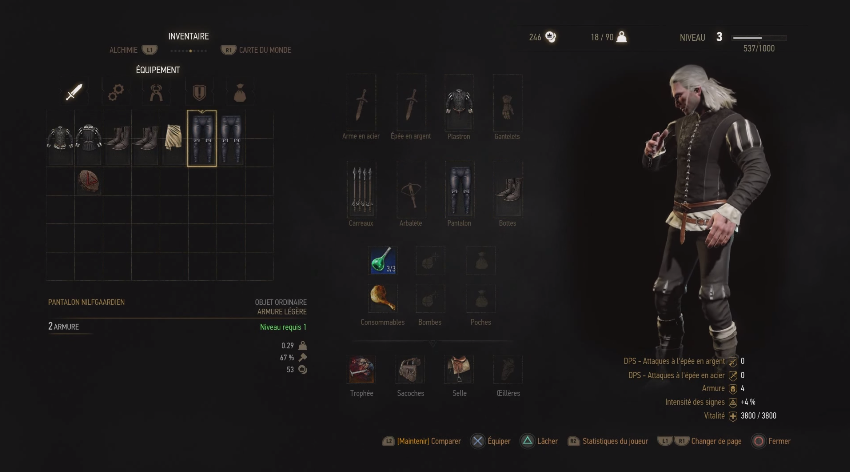The image size is (850, 472).
Task: Select the Selle saddle slot
Action: coord(459,370)
